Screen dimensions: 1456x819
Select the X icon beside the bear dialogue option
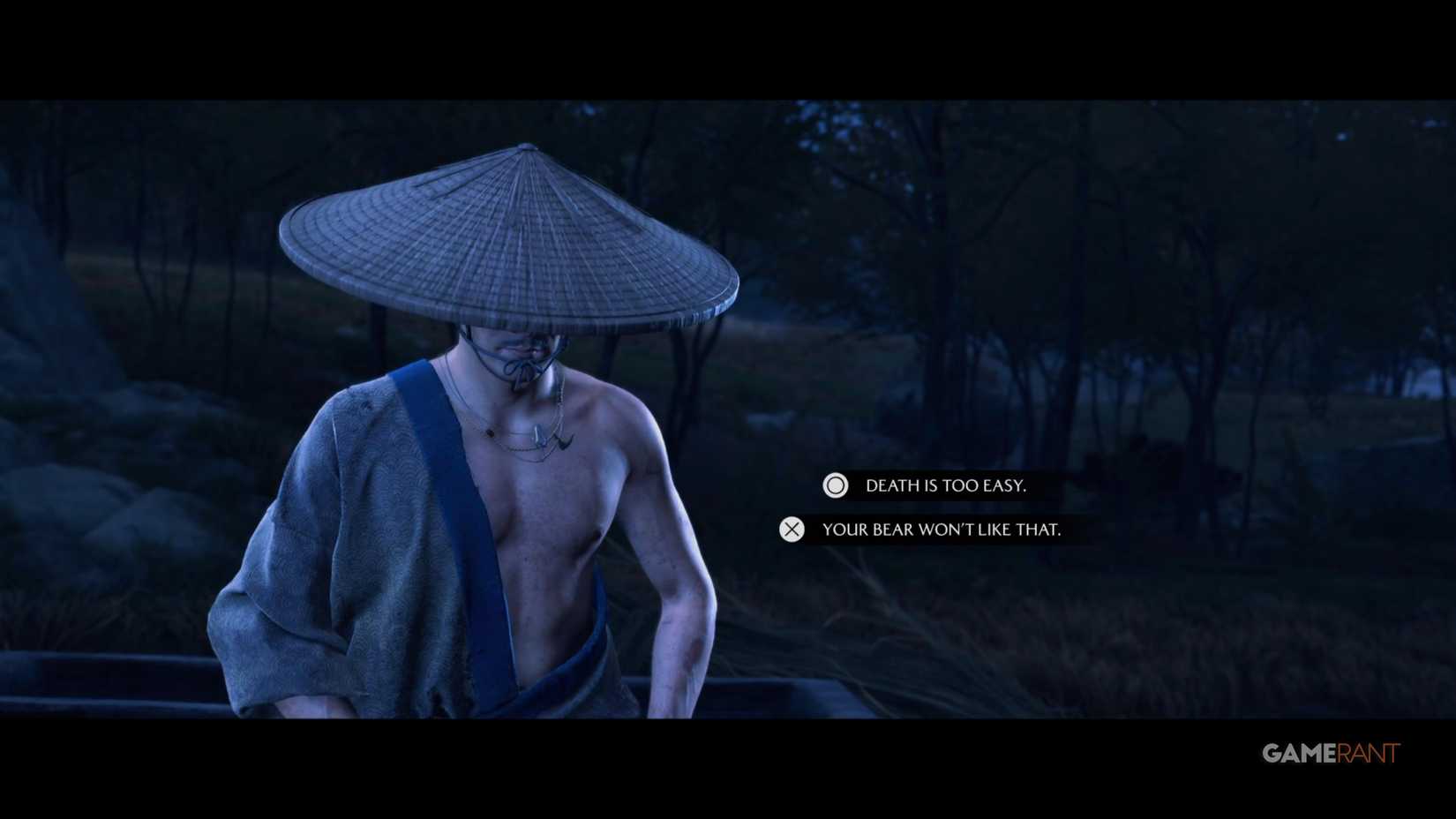pyautogui.click(x=792, y=530)
